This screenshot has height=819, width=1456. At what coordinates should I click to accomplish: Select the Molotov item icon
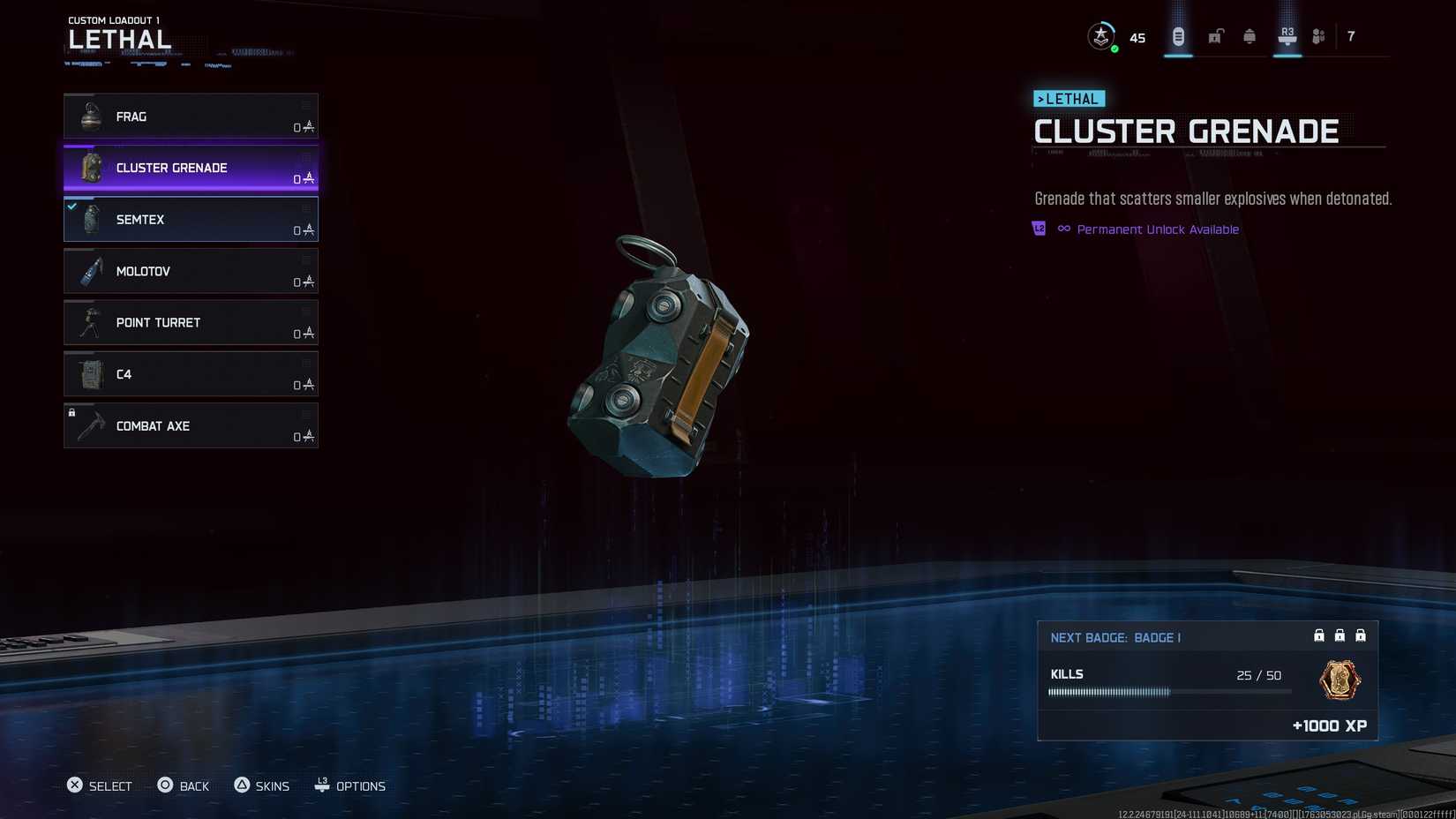pos(89,271)
